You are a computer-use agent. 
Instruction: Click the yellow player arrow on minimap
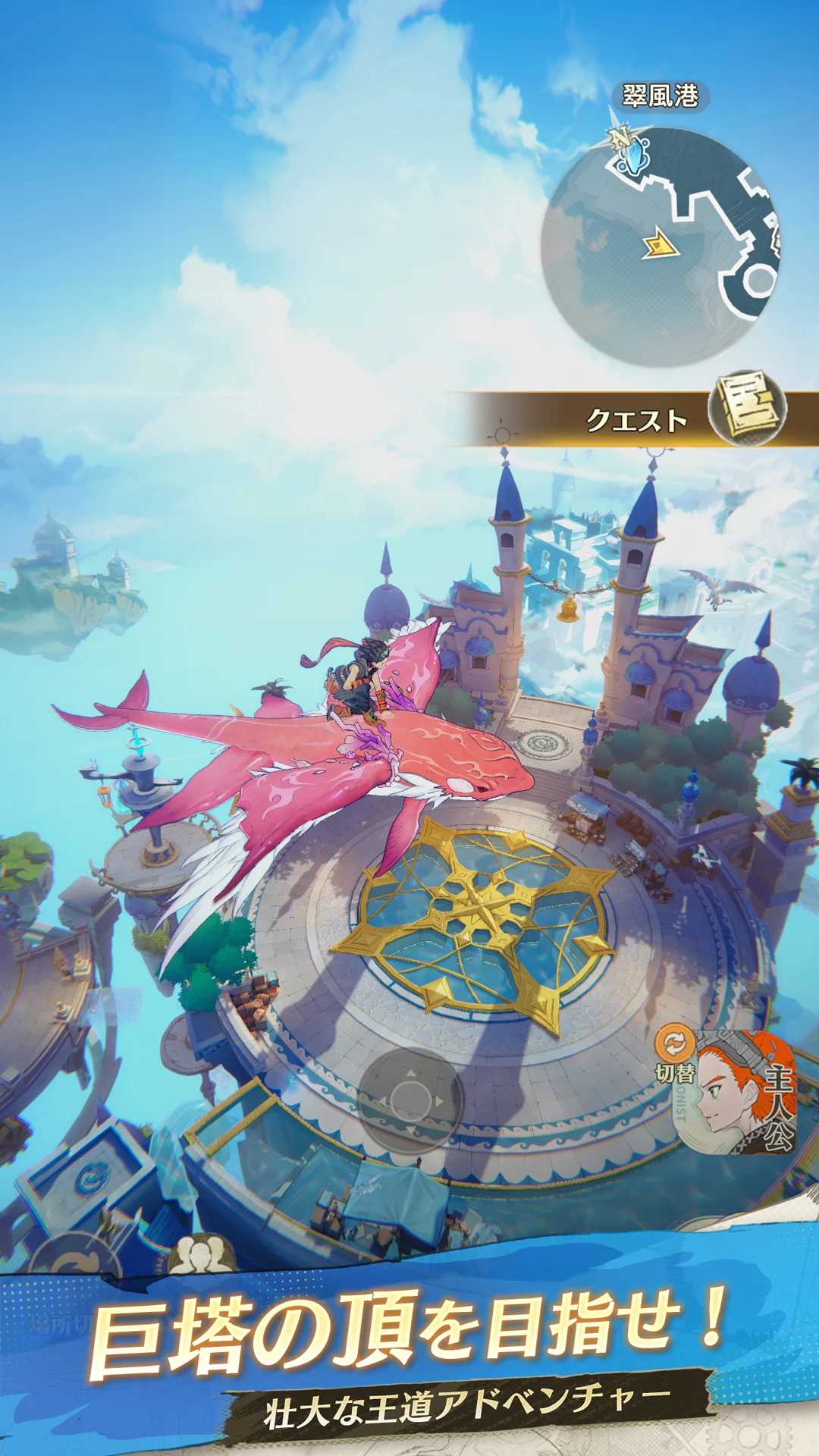tap(661, 246)
